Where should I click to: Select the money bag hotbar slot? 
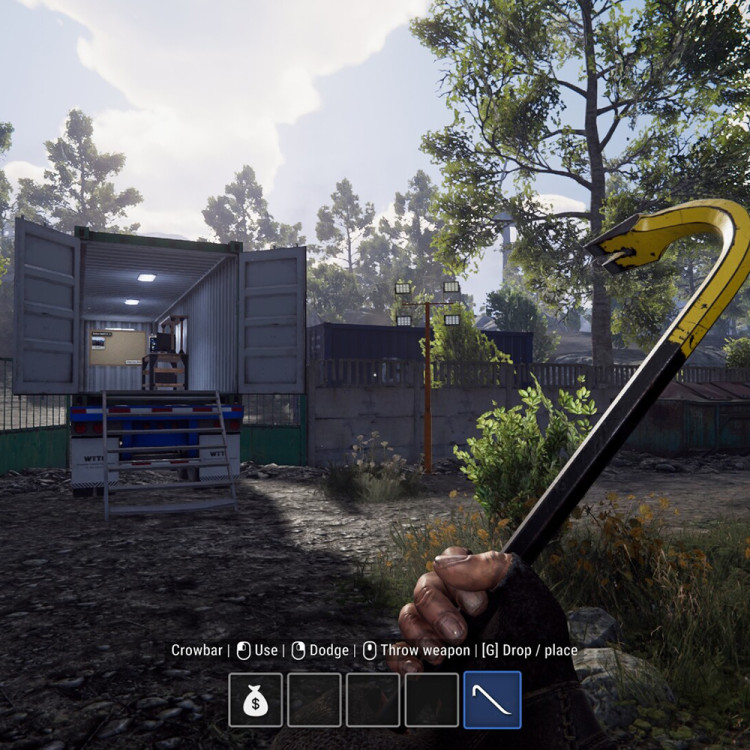click(x=255, y=699)
